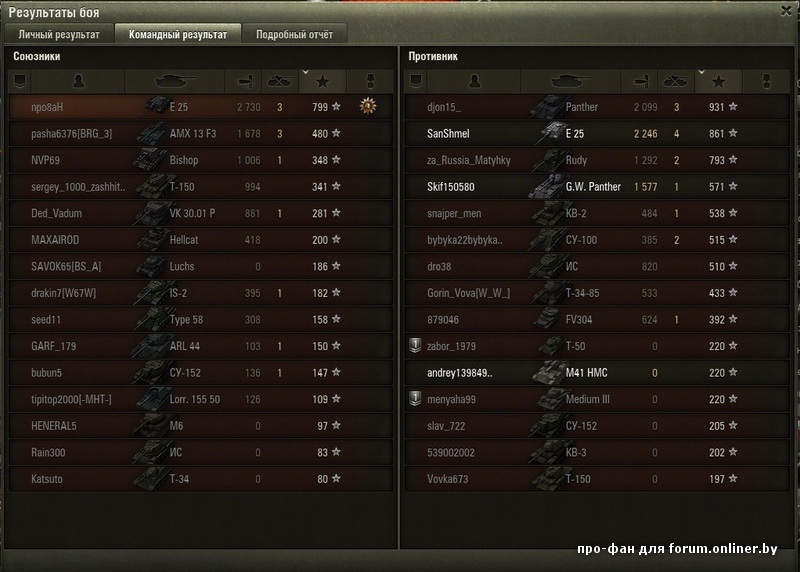Select enemy player djon15_ with Panther
800x572 pixels.
click(x=595, y=107)
